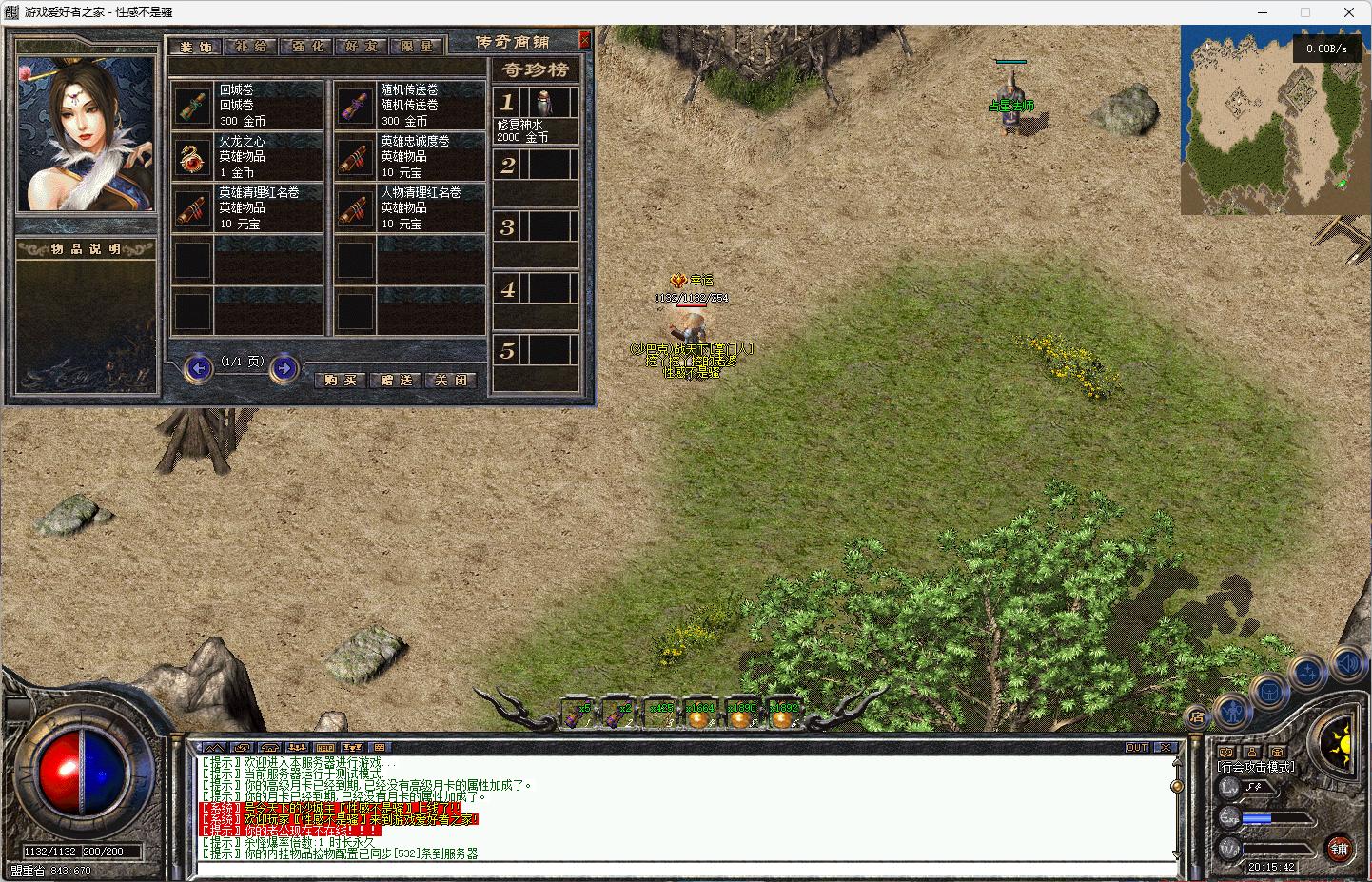Close the shop with the 关闭 button
Image resolution: width=1372 pixels, height=882 pixels.
pos(451,380)
